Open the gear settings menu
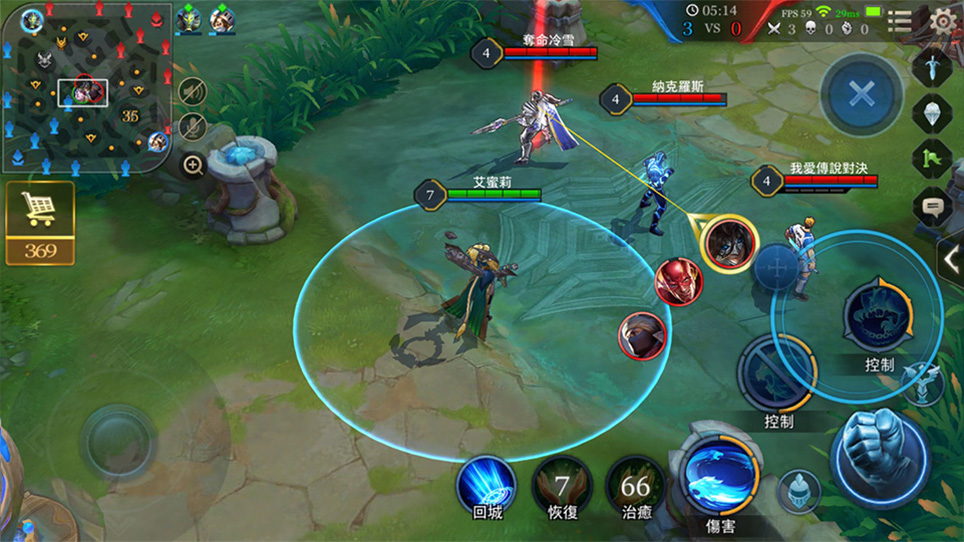This screenshot has height=542, width=964. 941,21
